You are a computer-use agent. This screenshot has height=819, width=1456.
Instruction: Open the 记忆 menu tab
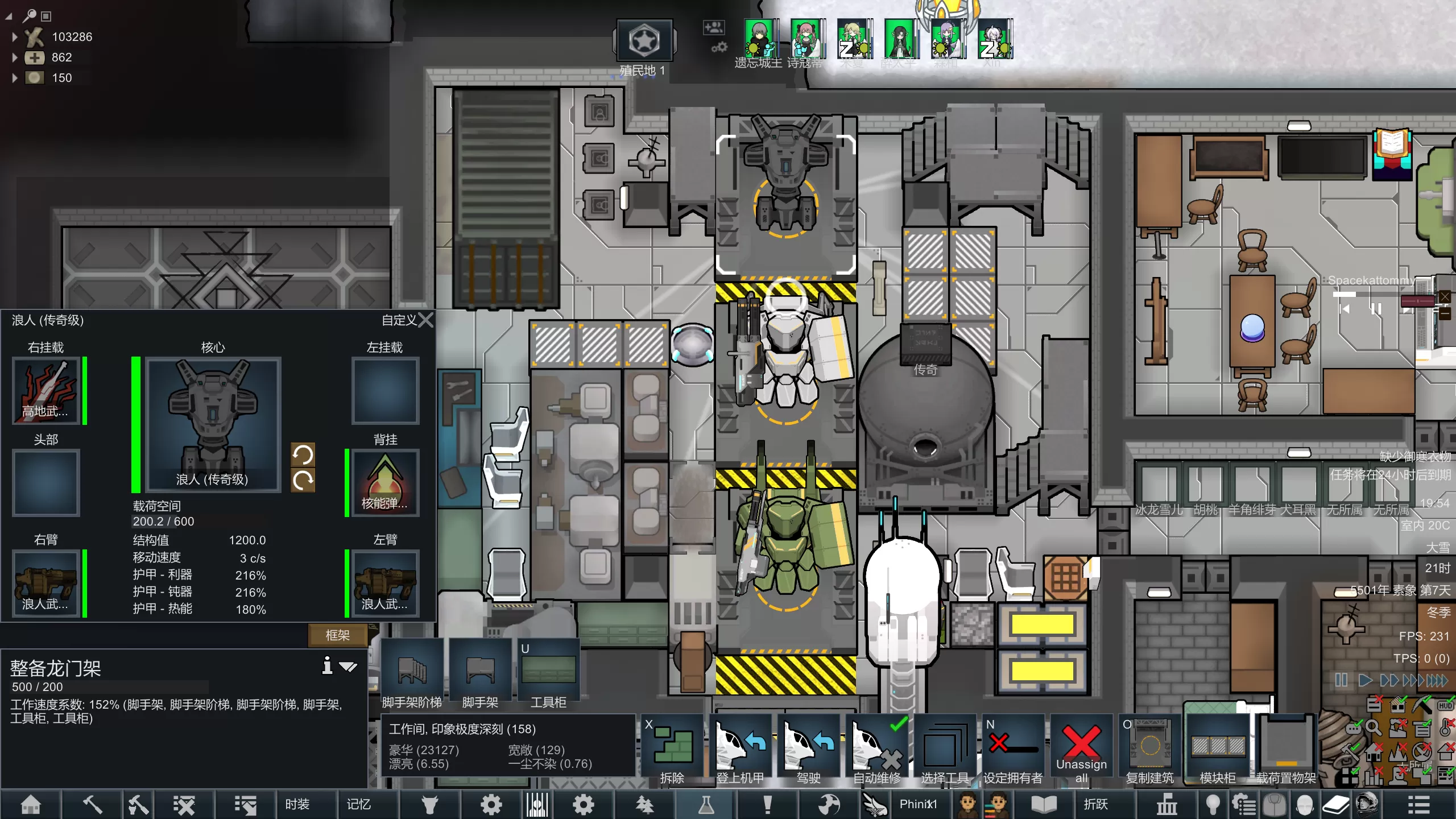point(358,804)
